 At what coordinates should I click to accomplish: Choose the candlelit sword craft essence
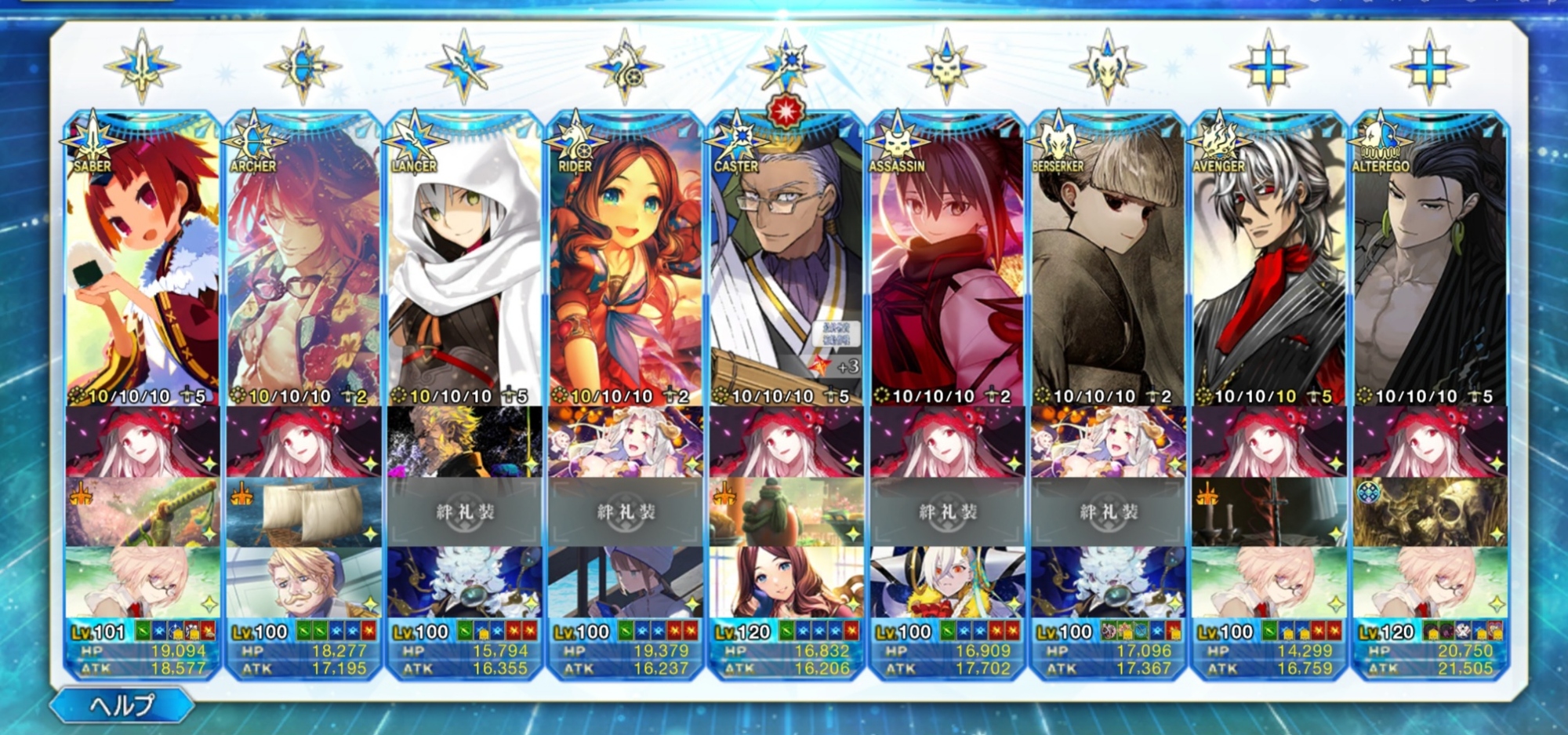(x=1269, y=512)
